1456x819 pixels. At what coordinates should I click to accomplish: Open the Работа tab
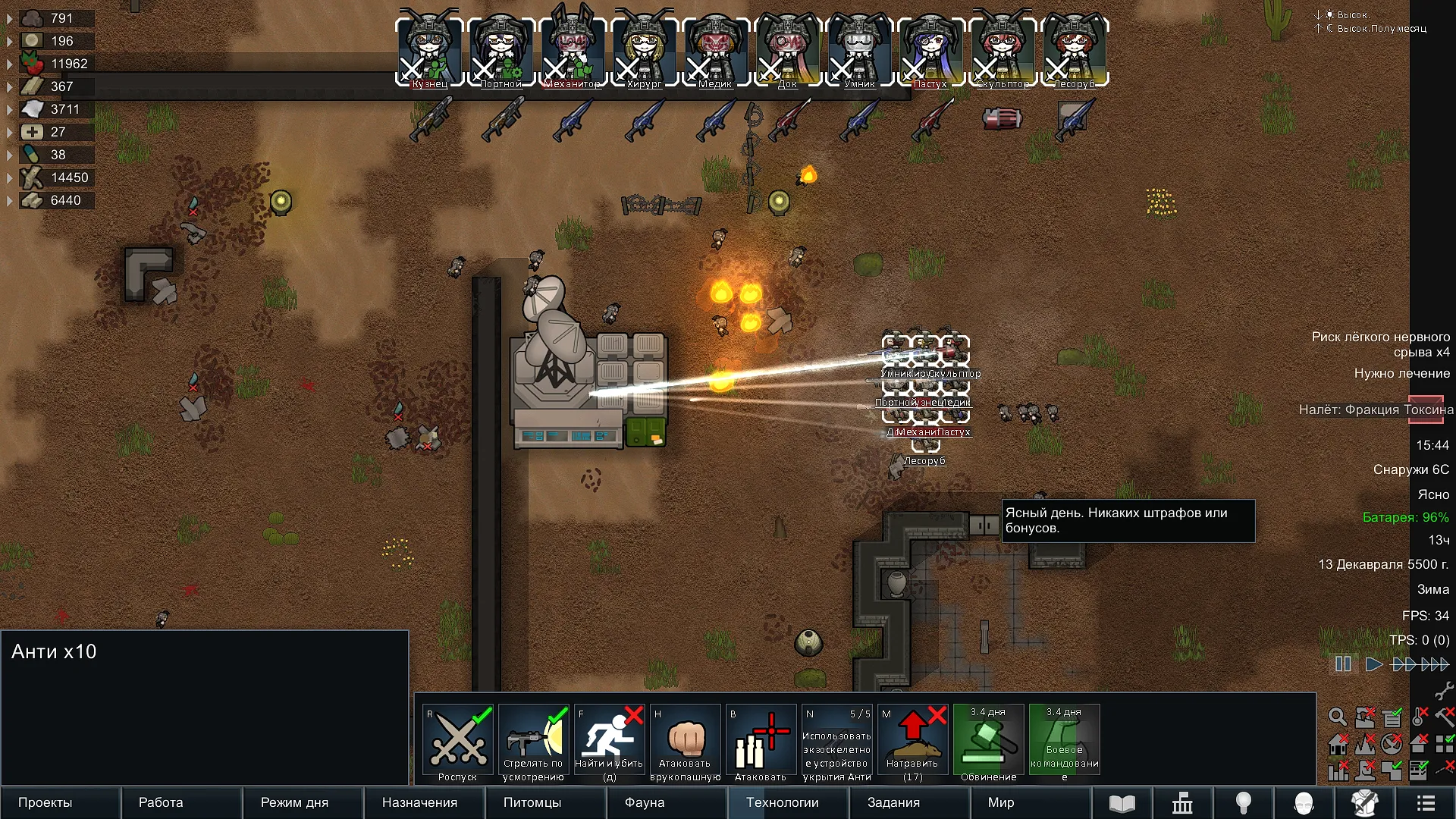pos(161,802)
